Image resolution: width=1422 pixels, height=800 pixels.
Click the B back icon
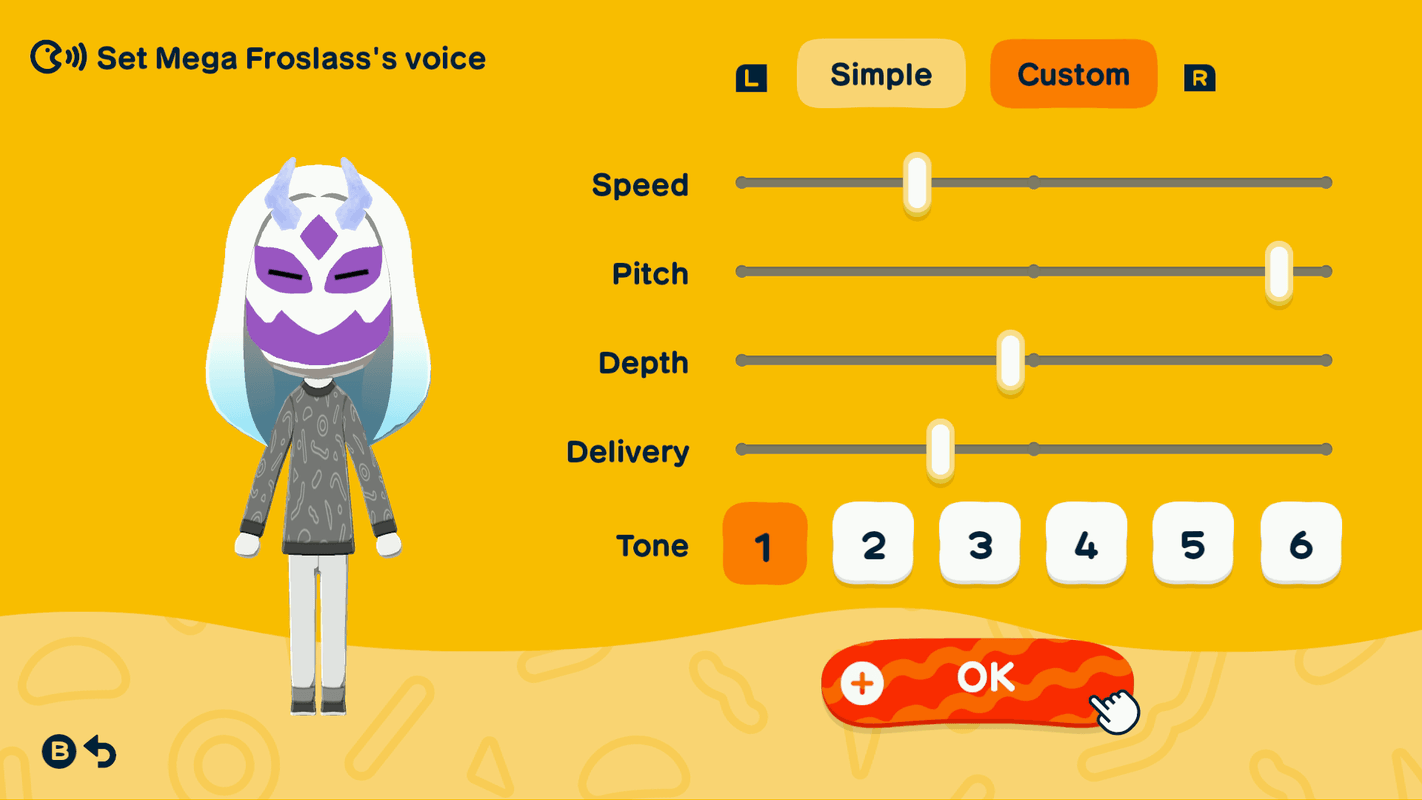click(59, 753)
